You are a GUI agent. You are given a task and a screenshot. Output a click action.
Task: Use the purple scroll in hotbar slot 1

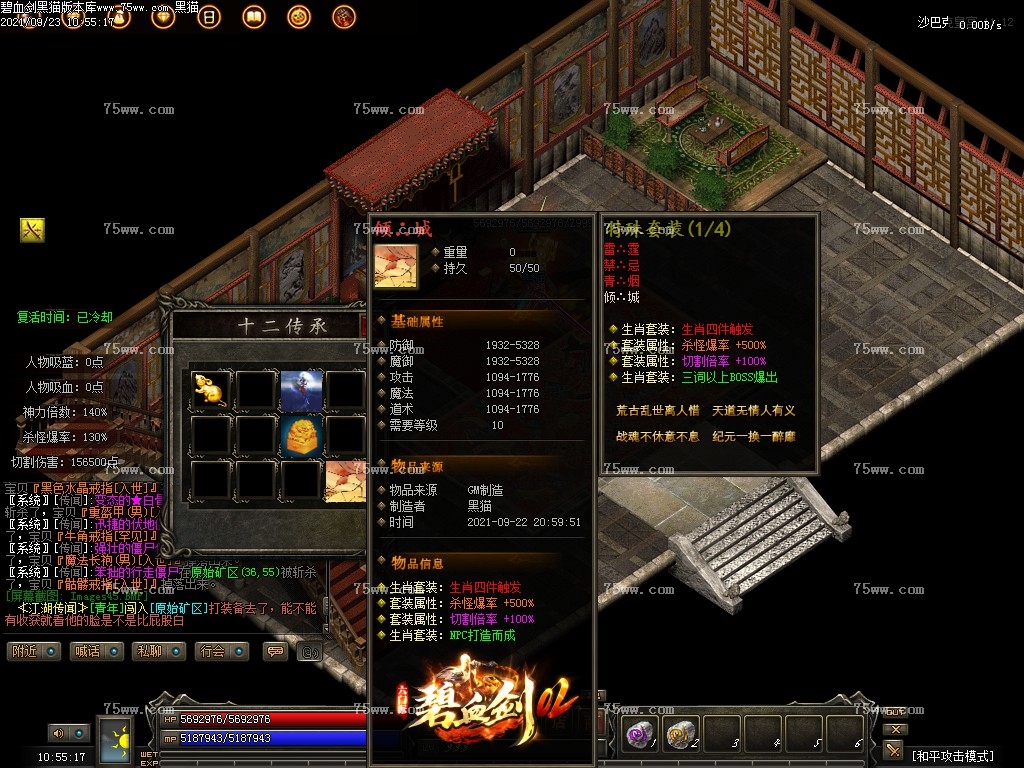tap(639, 735)
